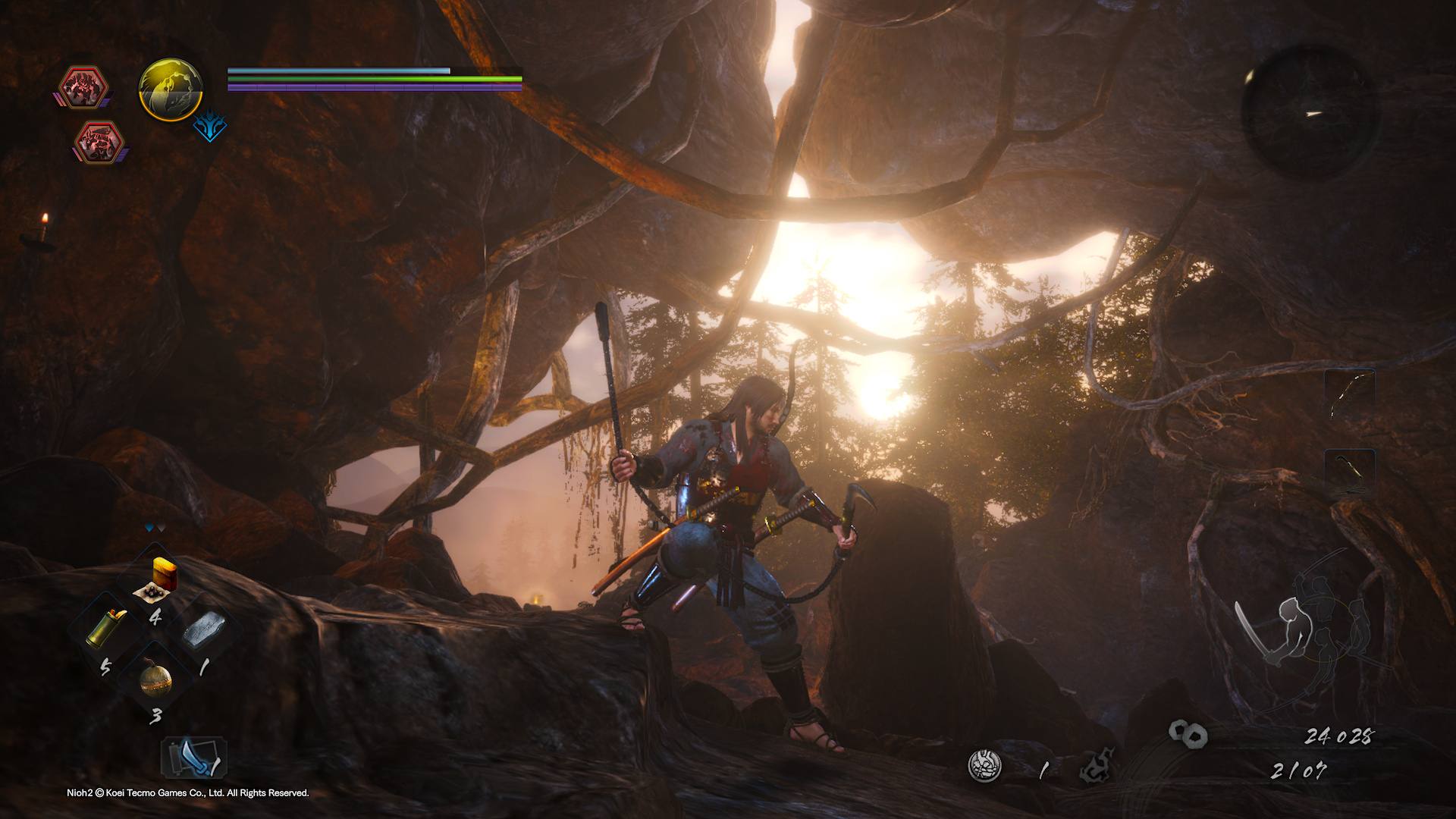The width and height of the screenshot is (1456, 819).
Task: Select the upper red soul core icon
Action: coord(83,87)
